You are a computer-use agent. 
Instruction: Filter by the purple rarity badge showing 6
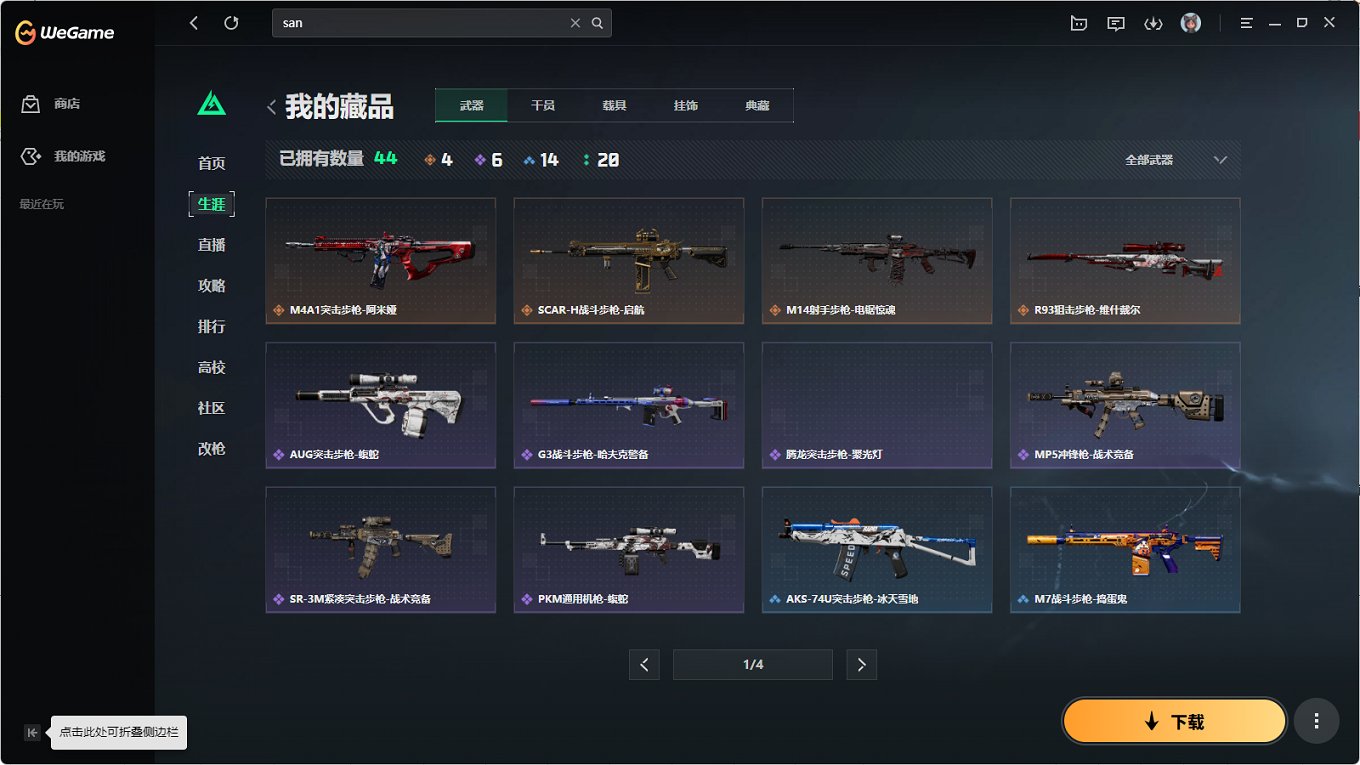tap(488, 158)
